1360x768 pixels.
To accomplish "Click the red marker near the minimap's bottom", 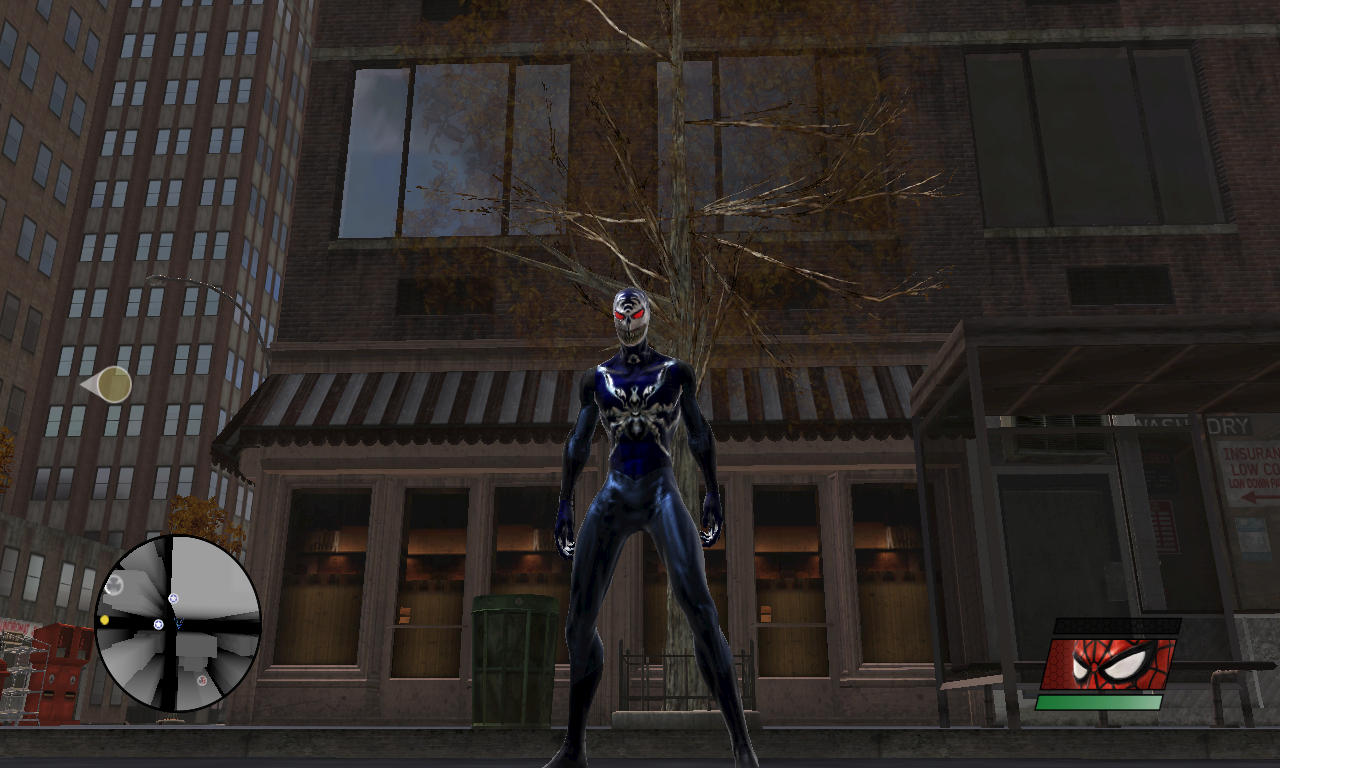I will pyautogui.click(x=202, y=681).
